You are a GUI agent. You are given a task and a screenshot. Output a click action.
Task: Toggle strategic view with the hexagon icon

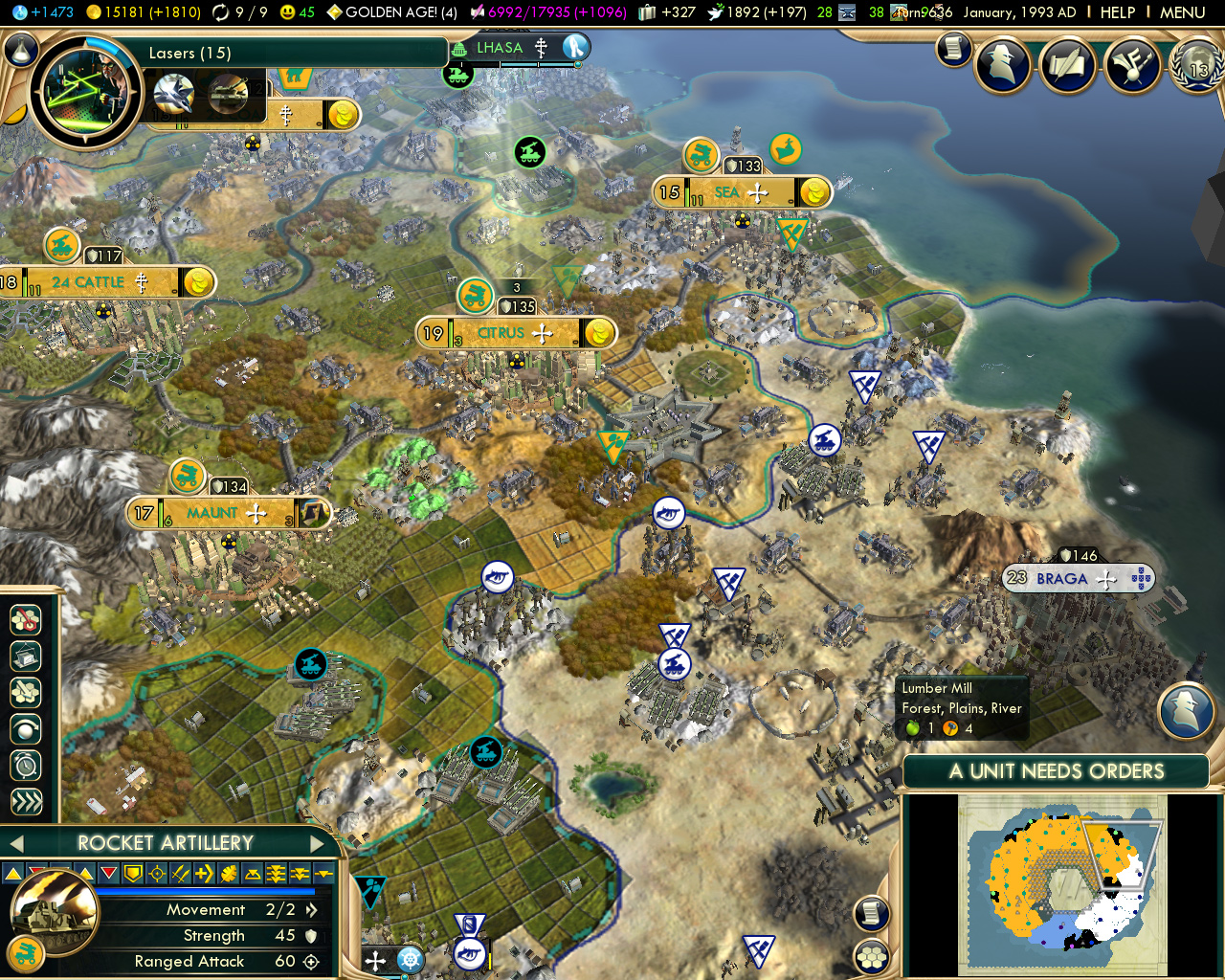coord(871,954)
